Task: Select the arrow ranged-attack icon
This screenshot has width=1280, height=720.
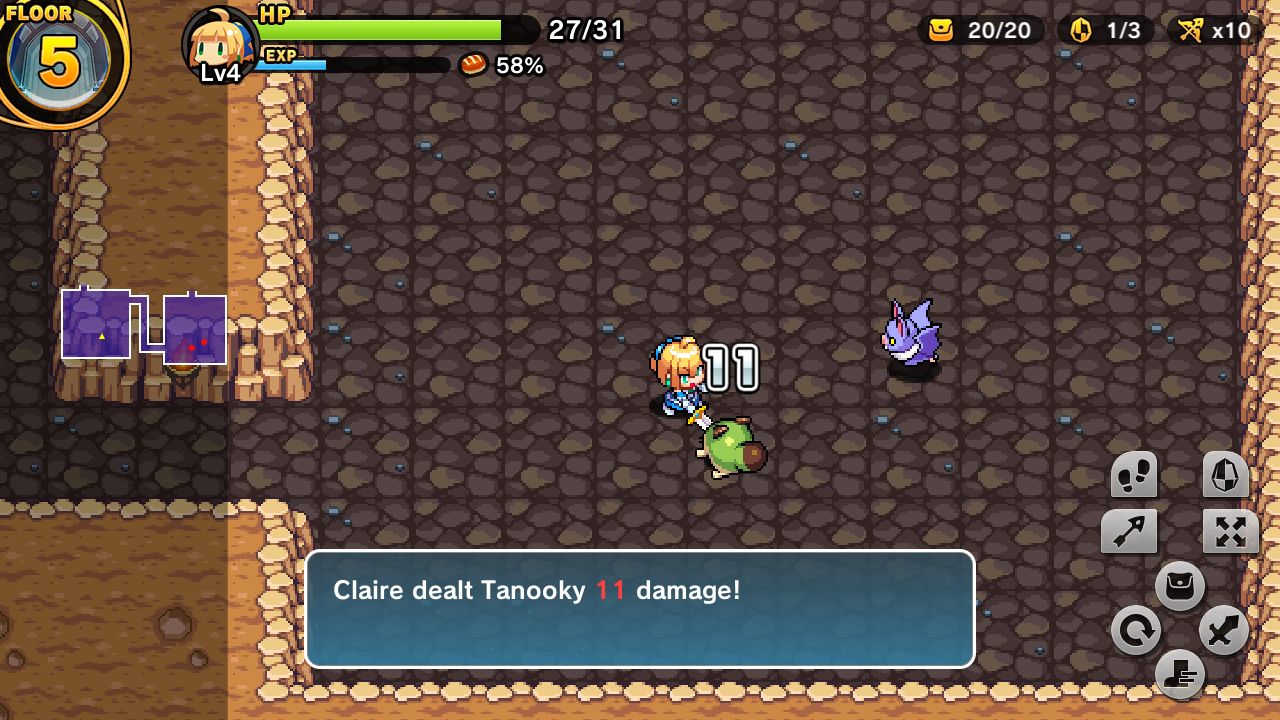Action: [x=1128, y=531]
